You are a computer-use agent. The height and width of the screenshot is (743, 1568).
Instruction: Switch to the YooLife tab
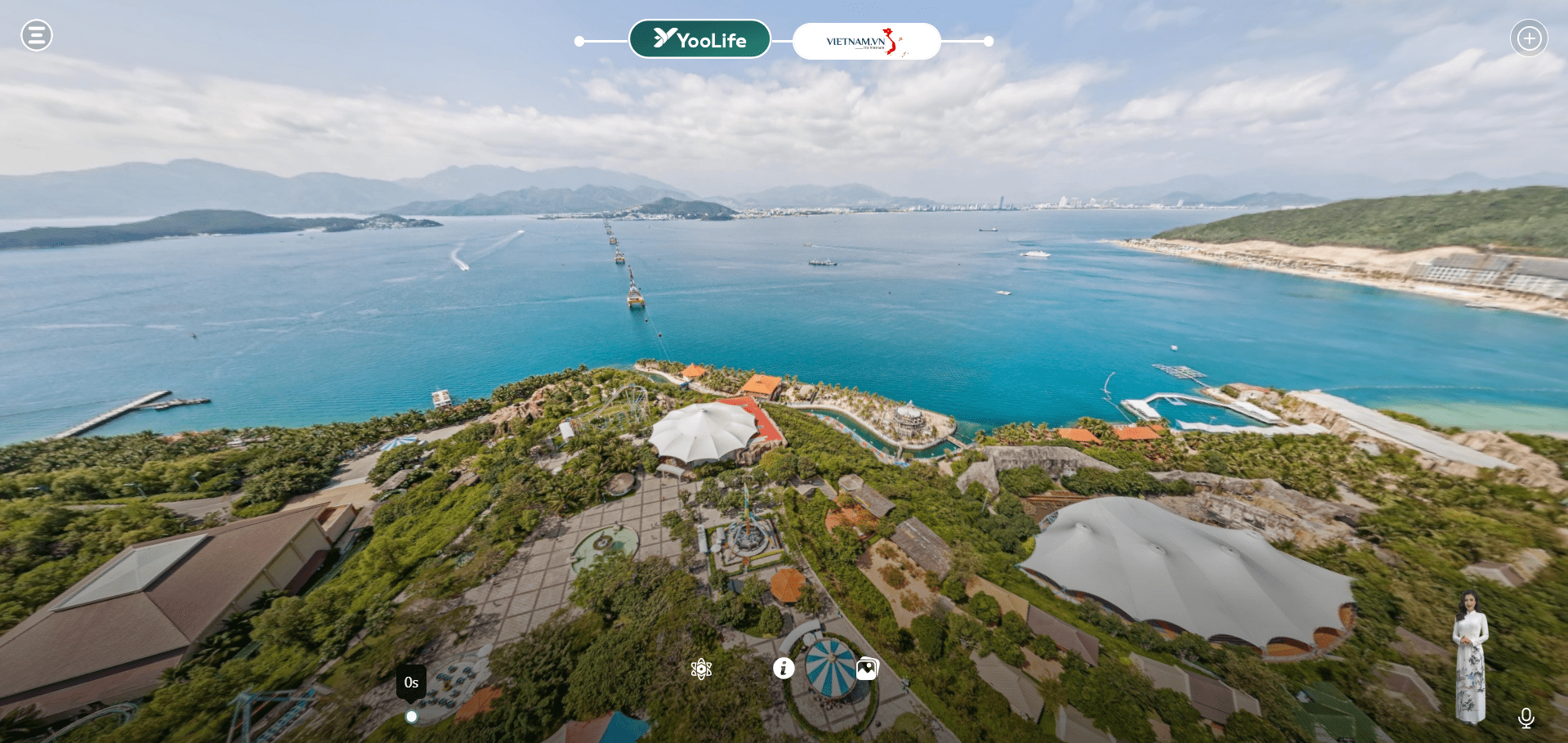pyautogui.click(x=699, y=38)
